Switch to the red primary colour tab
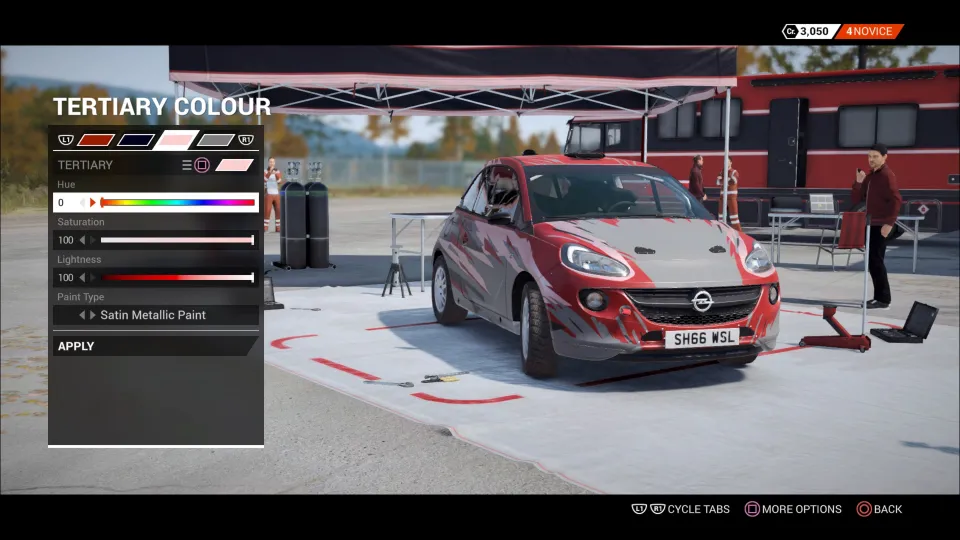The width and height of the screenshot is (960, 540). pyautogui.click(x=96, y=140)
